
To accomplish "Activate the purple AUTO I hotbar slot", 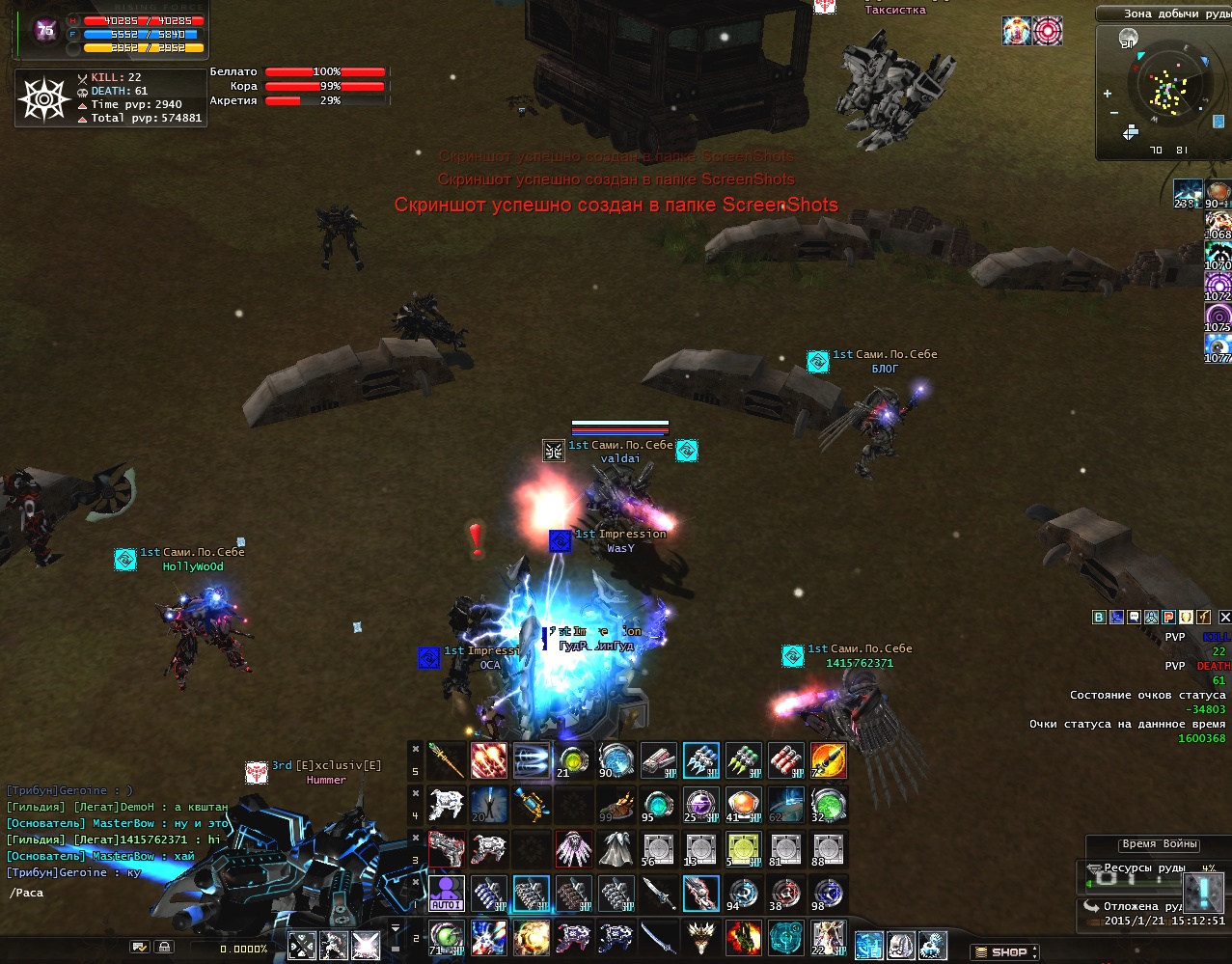I will point(447,893).
